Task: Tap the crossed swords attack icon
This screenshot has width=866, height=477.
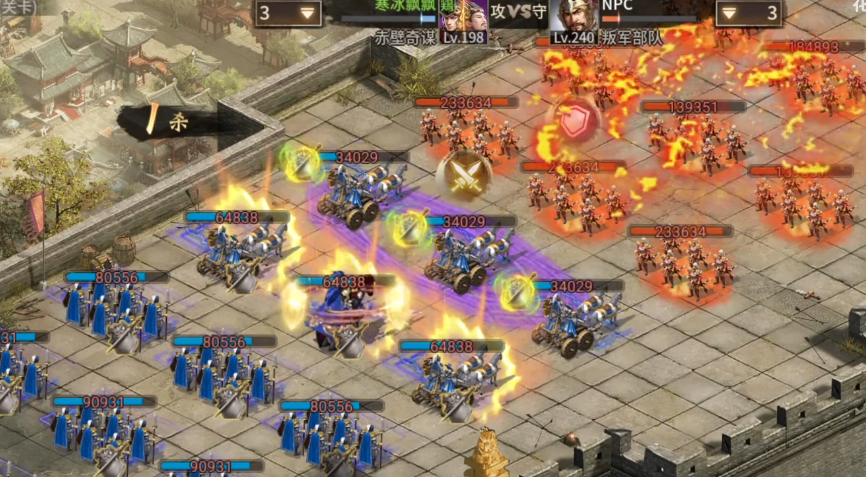Action: [463, 175]
